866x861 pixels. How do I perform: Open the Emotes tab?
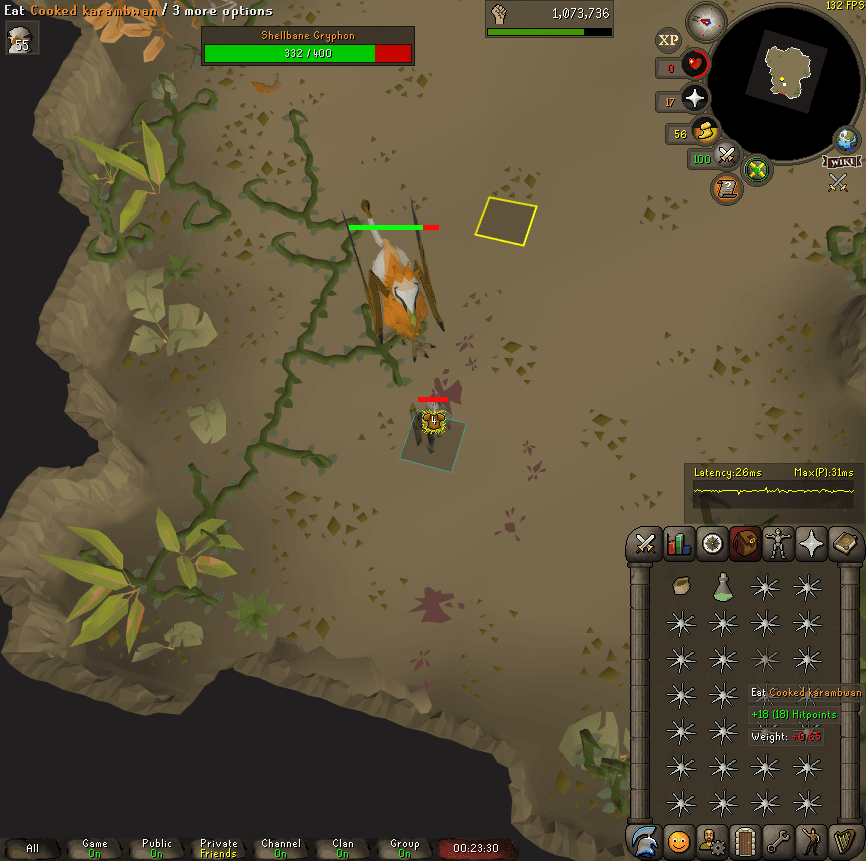[x=811, y=840]
